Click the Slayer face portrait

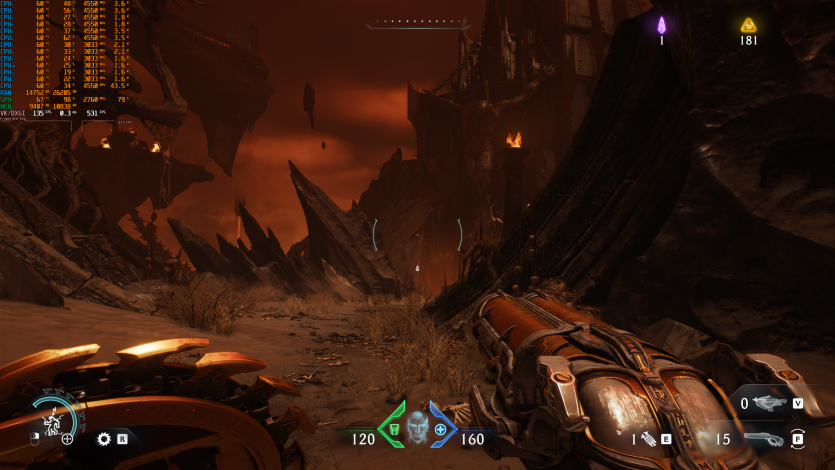pos(417,425)
